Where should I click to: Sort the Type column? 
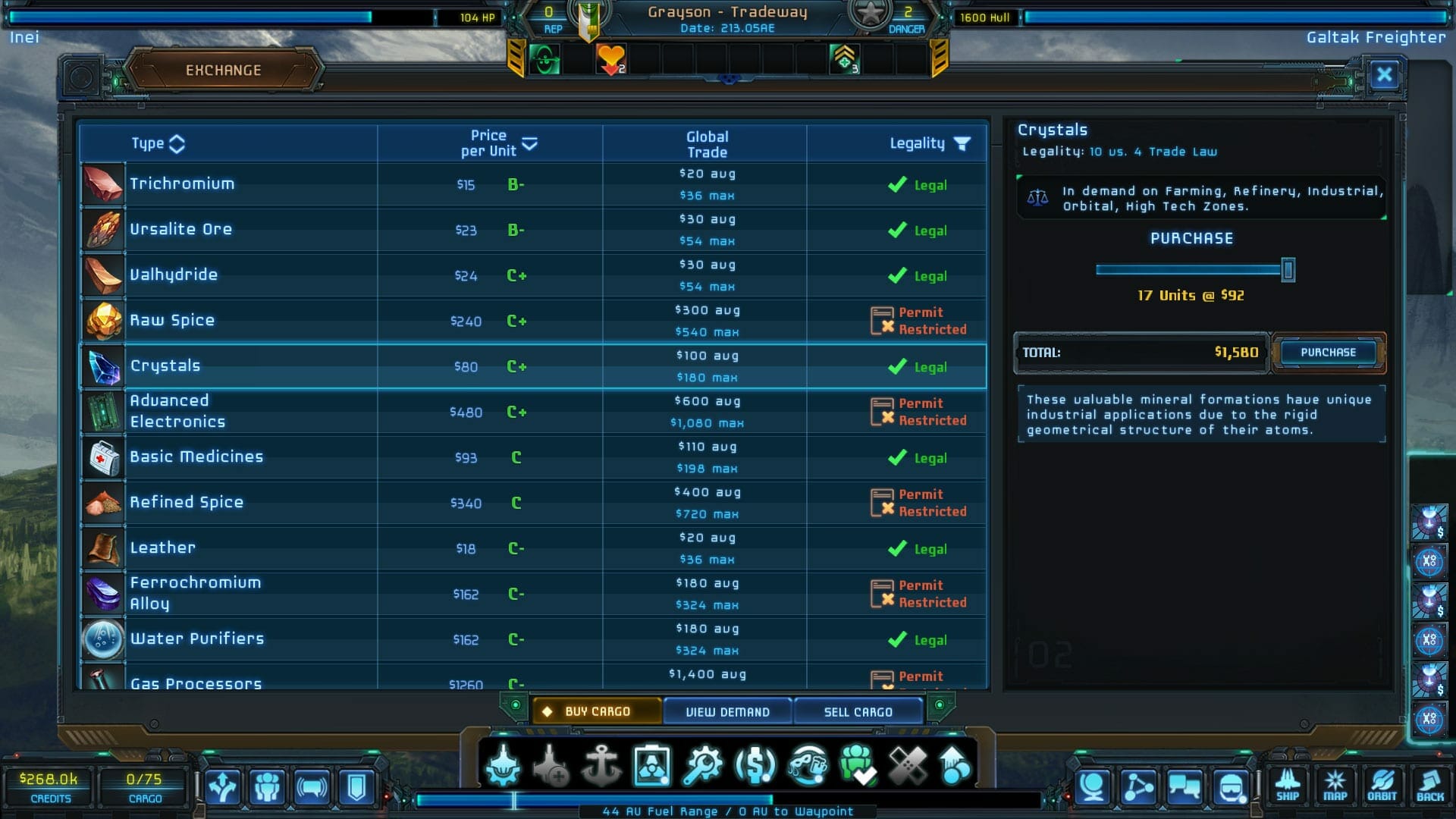coord(159,143)
